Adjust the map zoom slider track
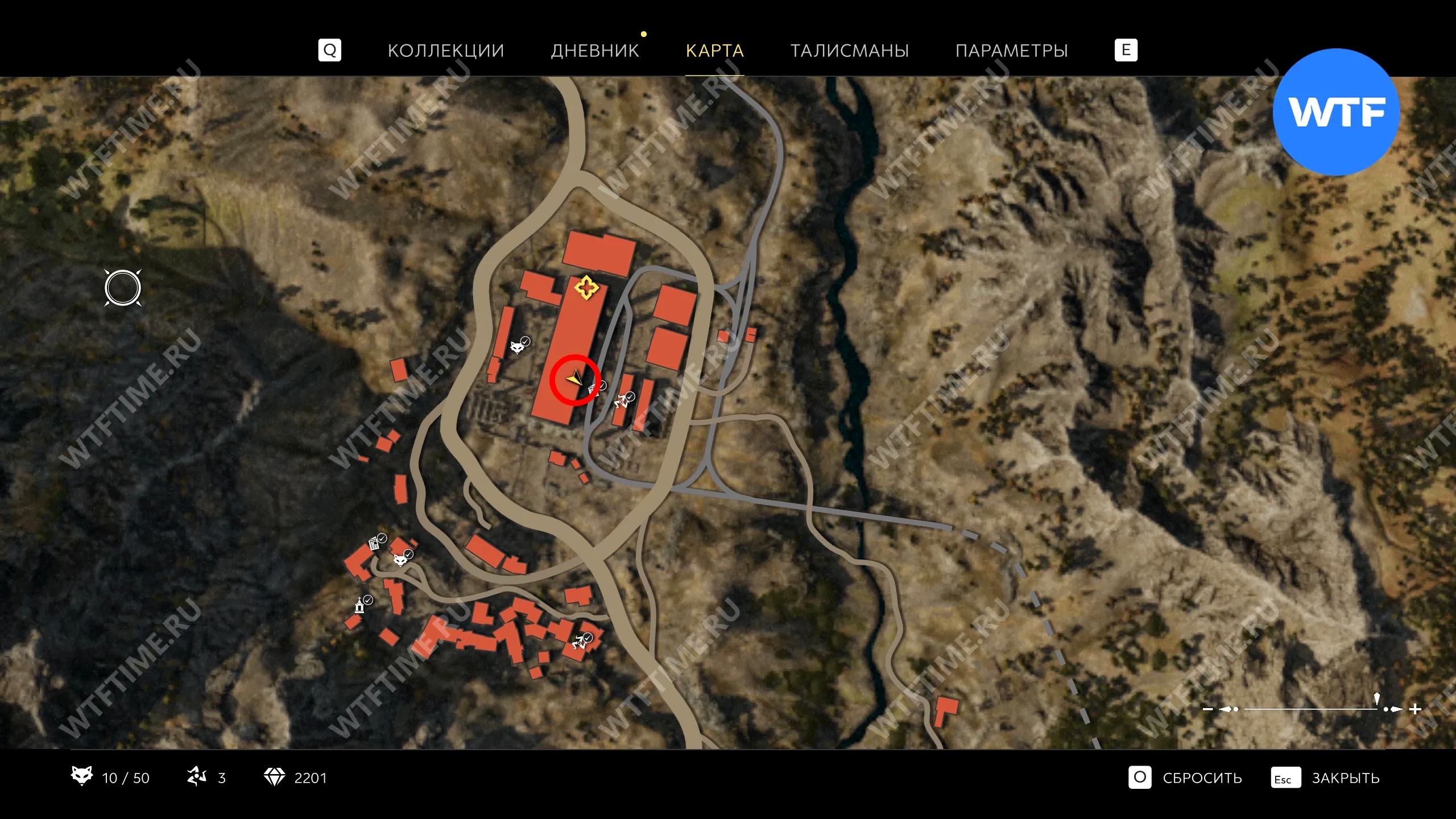The width and height of the screenshot is (1456, 819). [x=1308, y=709]
